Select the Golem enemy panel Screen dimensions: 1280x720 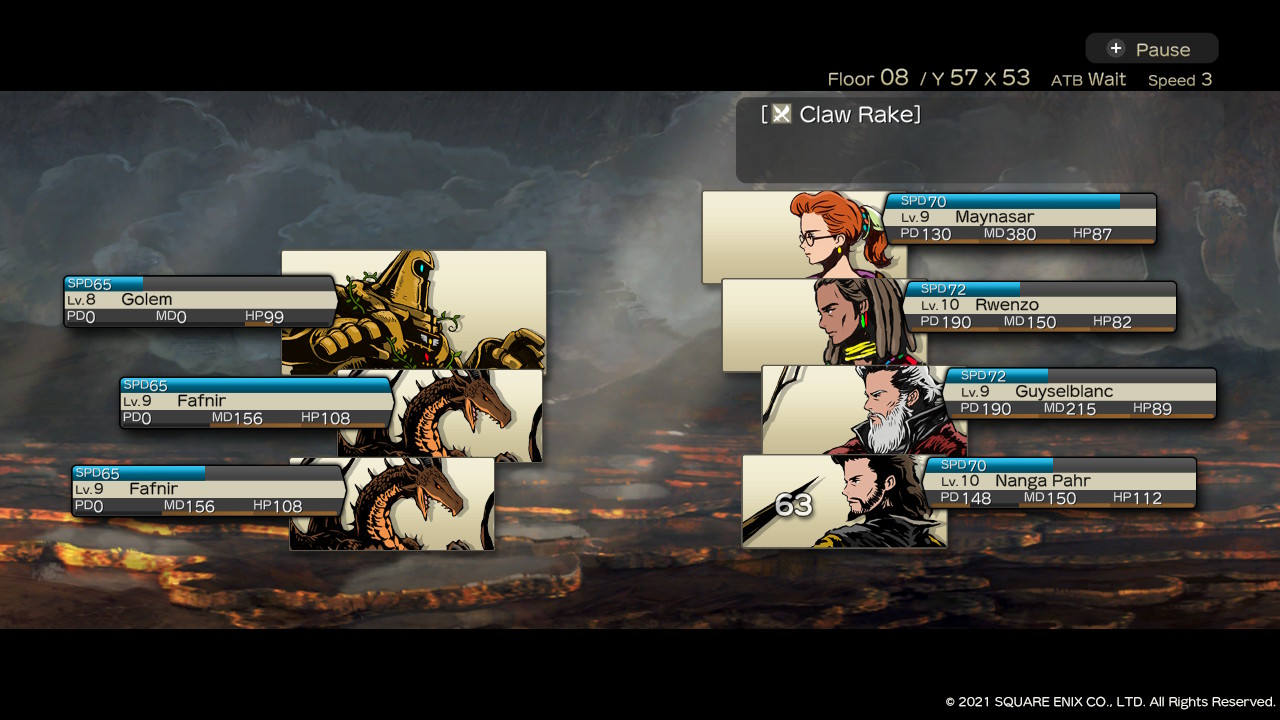tap(200, 301)
